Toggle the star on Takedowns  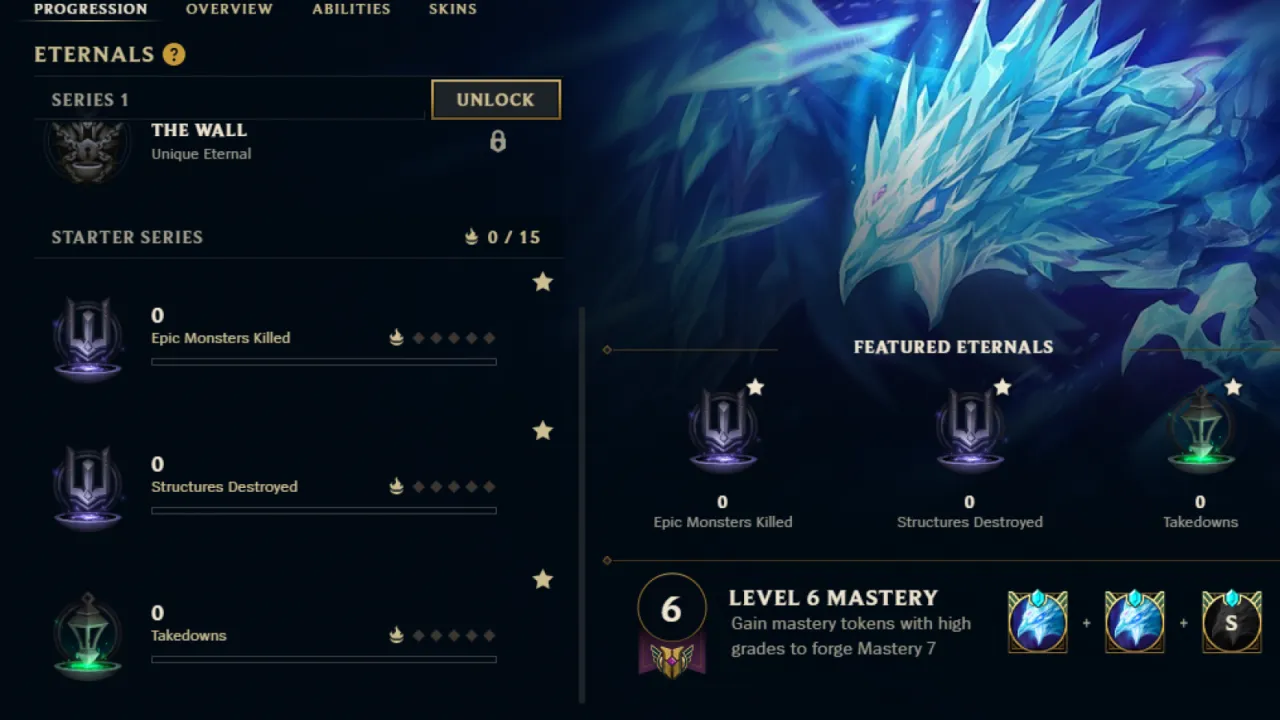543,580
